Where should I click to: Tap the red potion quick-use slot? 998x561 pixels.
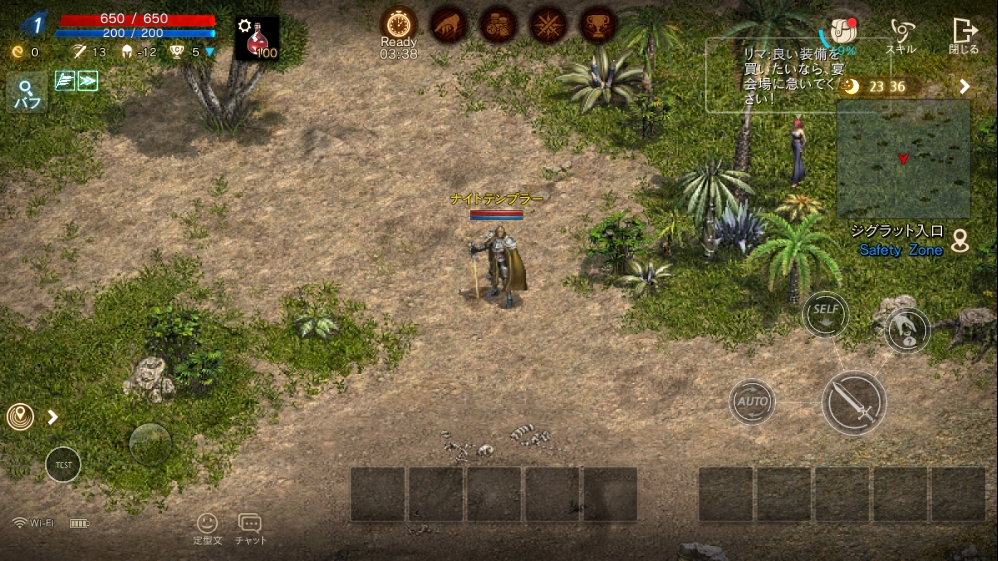(x=258, y=39)
